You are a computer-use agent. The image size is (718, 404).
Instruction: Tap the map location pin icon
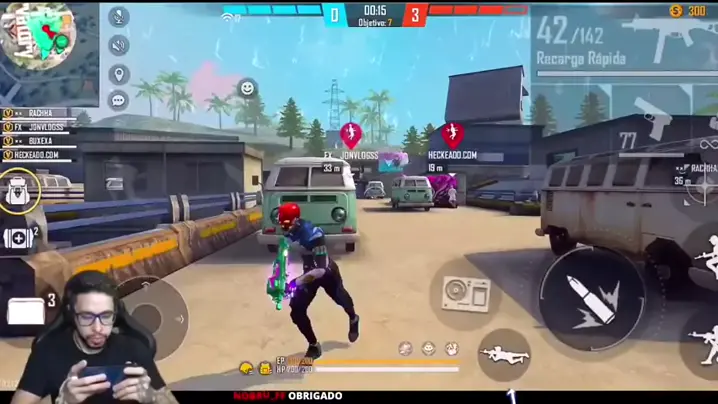[x=119, y=74]
